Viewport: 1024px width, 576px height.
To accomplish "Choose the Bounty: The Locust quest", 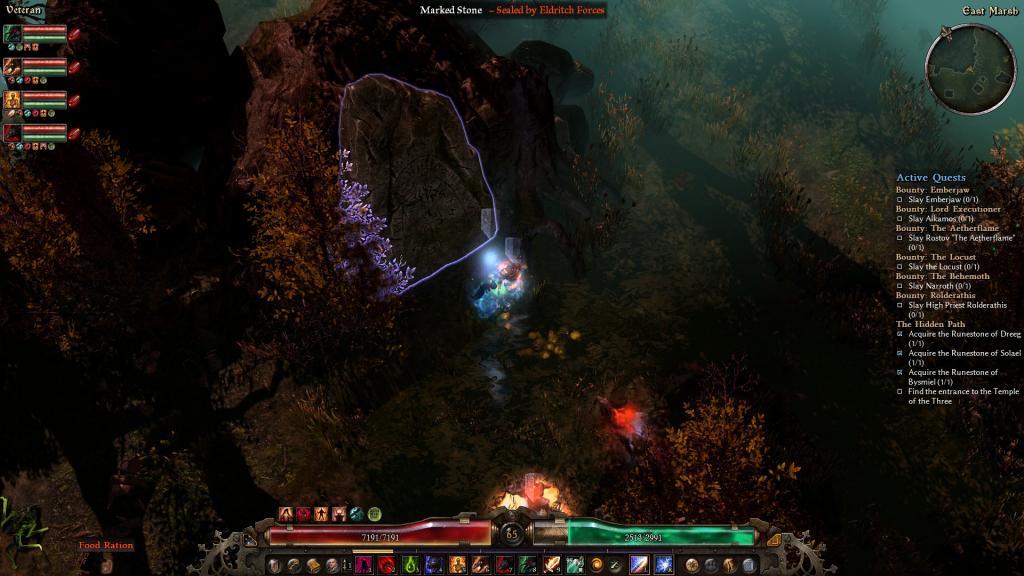I will 935,257.
